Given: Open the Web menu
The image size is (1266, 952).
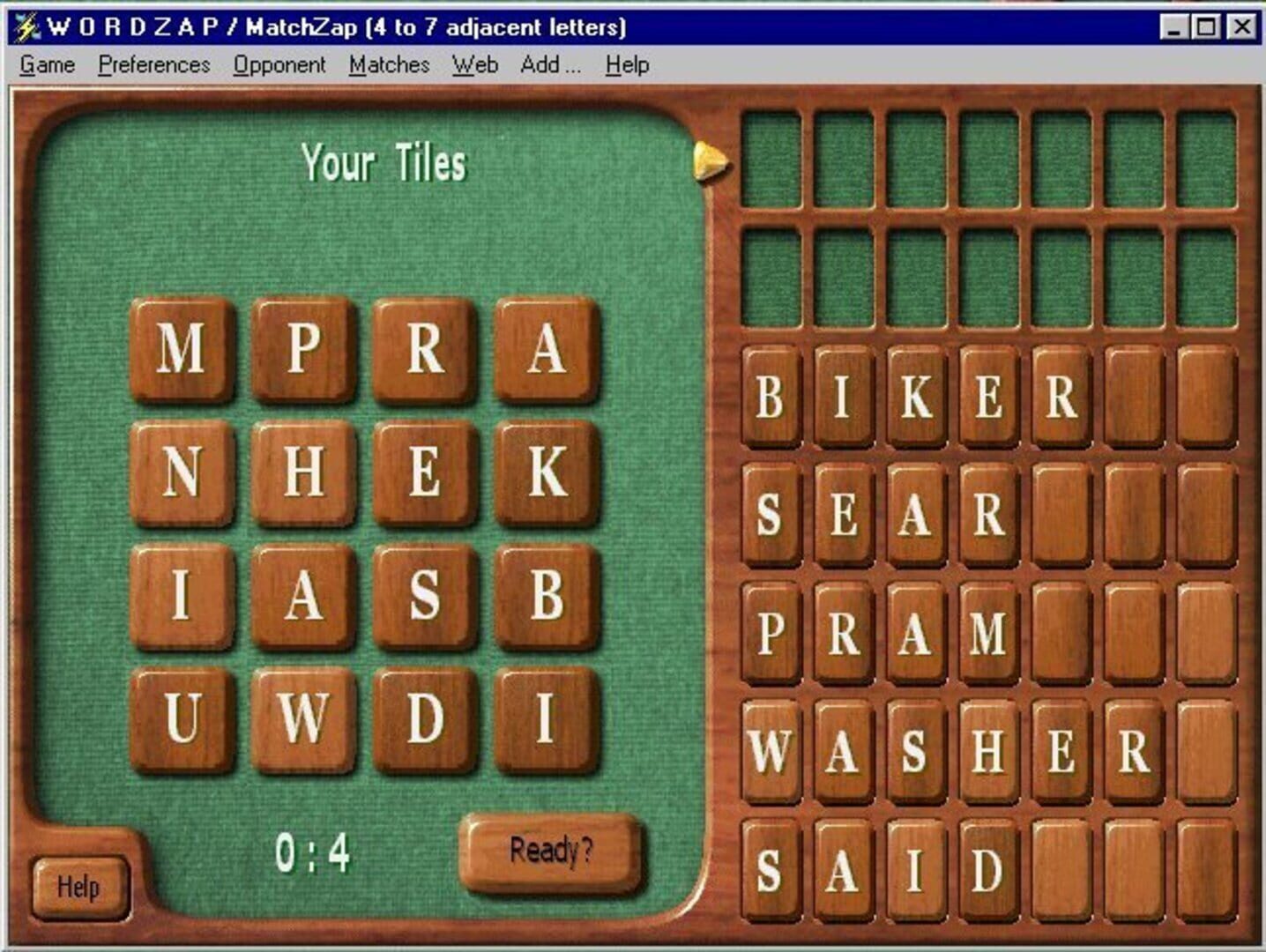Looking at the screenshot, I should (x=474, y=64).
